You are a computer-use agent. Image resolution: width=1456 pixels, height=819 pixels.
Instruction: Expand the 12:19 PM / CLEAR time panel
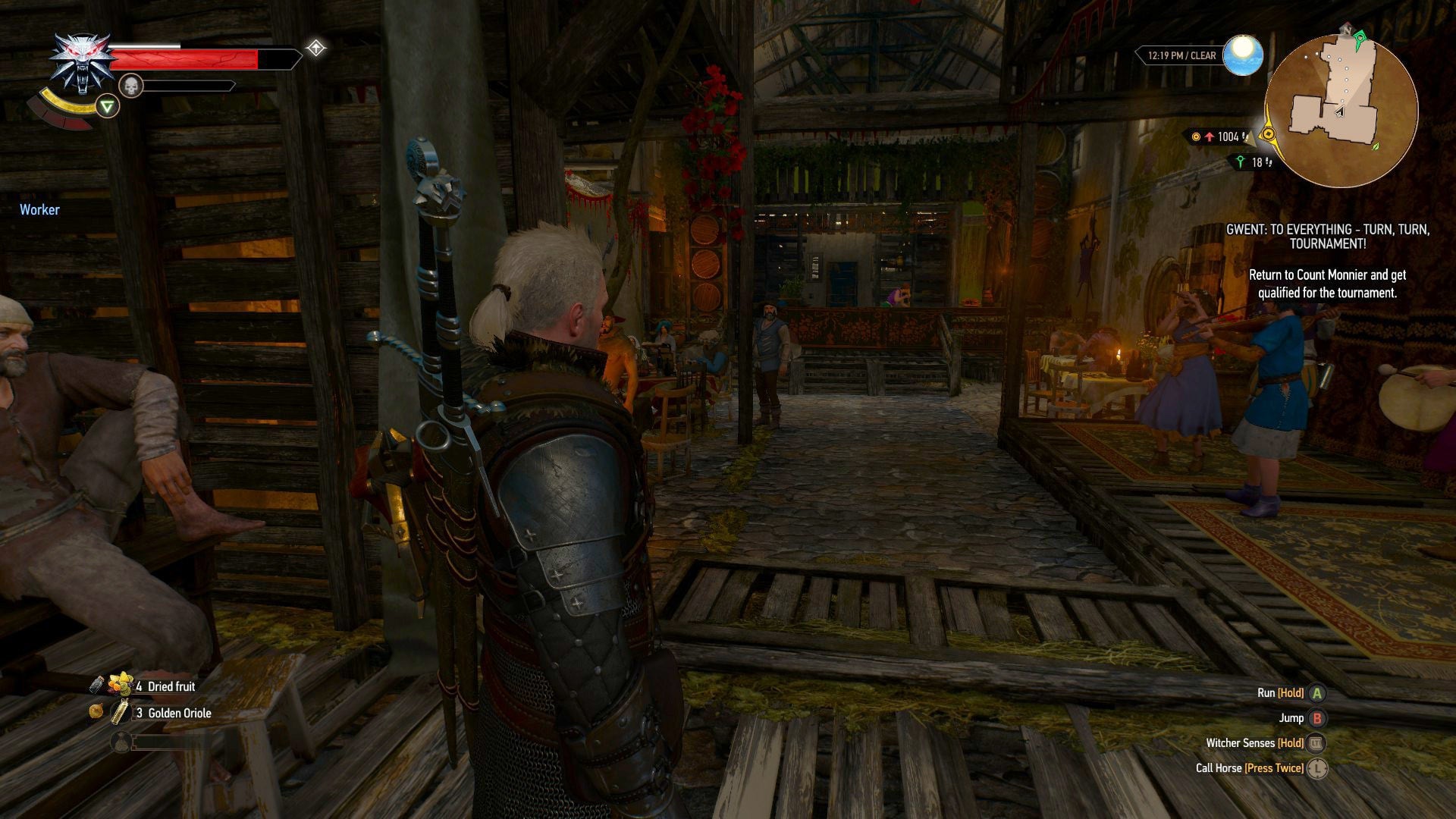(x=1180, y=55)
